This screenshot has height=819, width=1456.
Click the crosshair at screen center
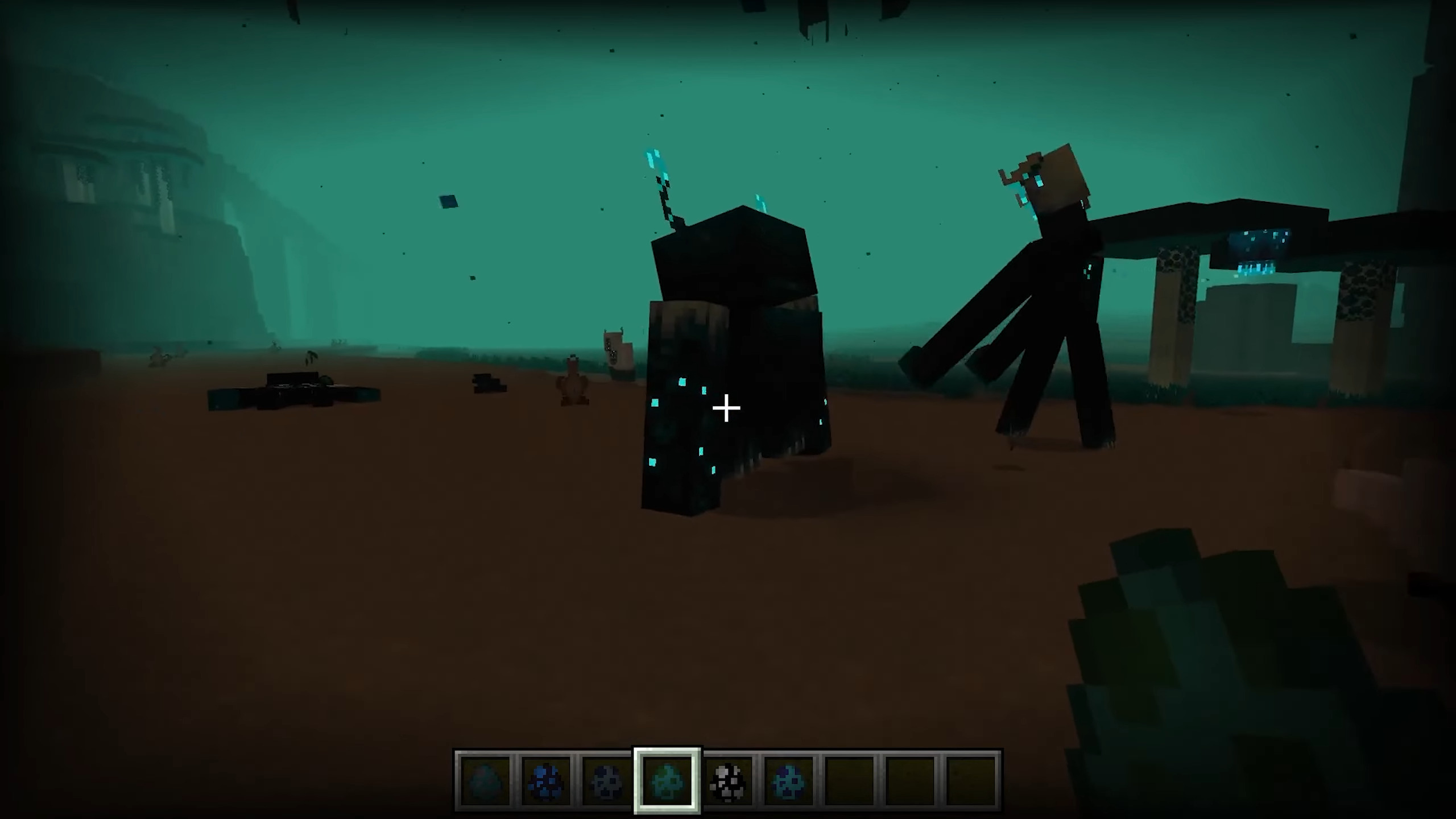pyautogui.click(x=727, y=407)
